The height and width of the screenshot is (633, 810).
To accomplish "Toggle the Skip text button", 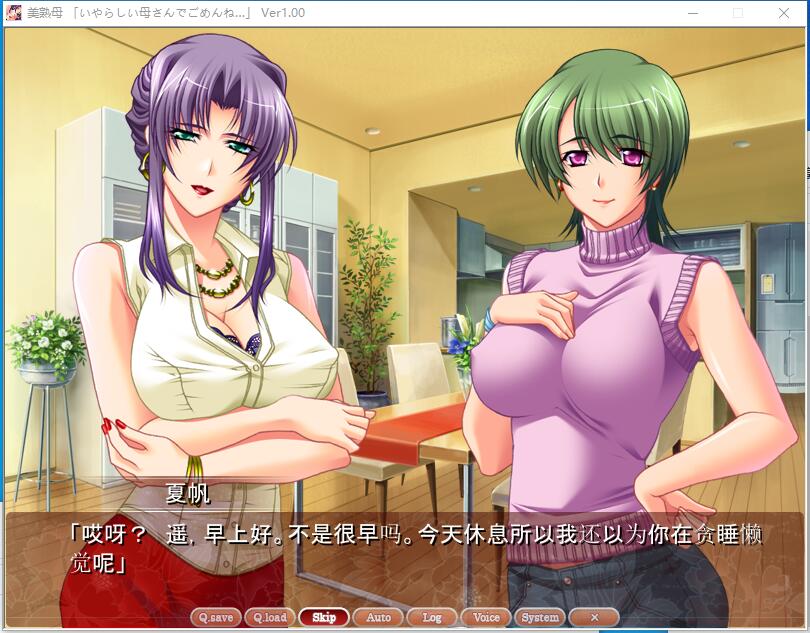I will coord(324,617).
